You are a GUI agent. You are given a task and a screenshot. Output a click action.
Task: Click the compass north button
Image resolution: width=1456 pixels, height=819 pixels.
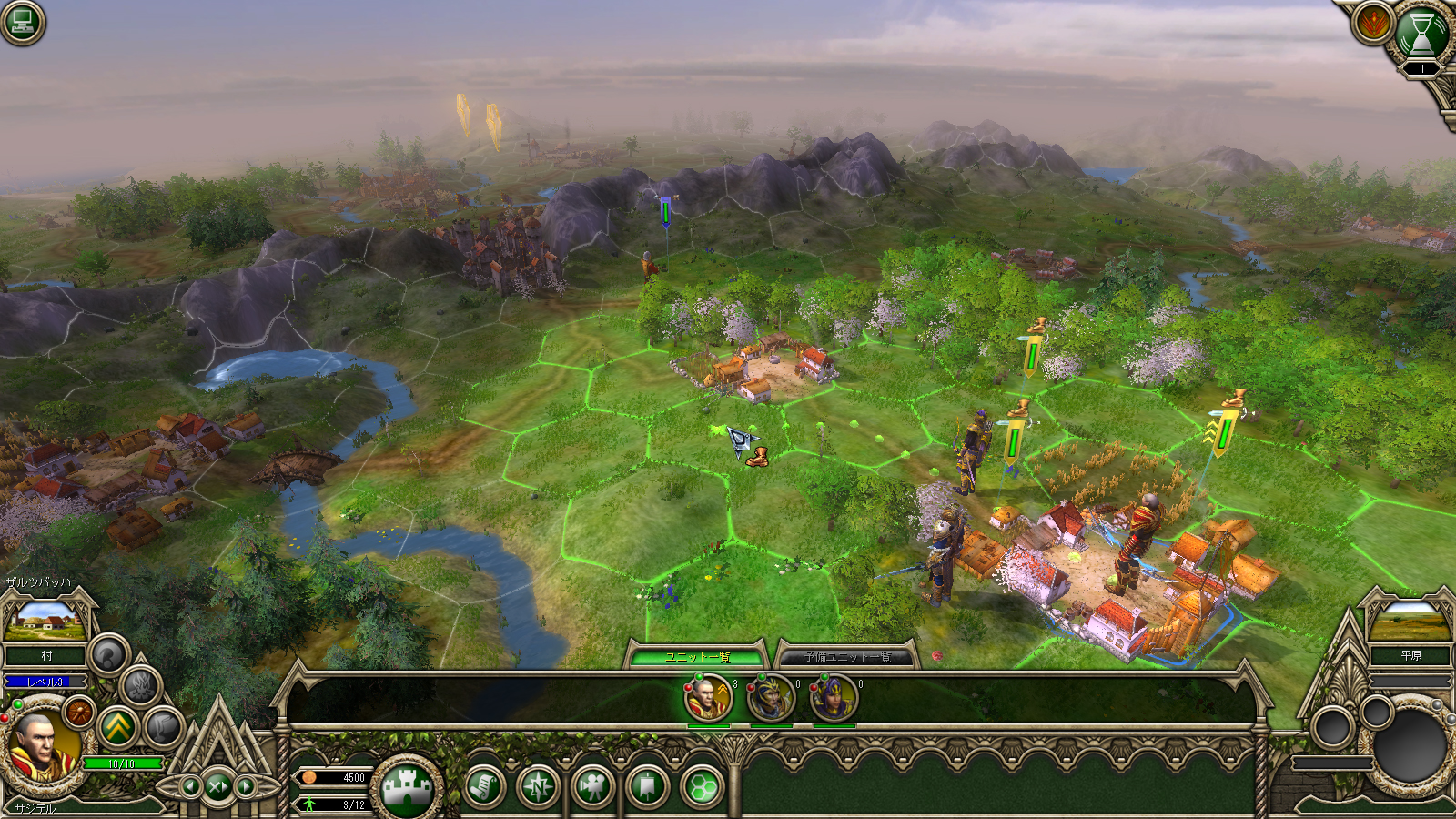point(538,786)
